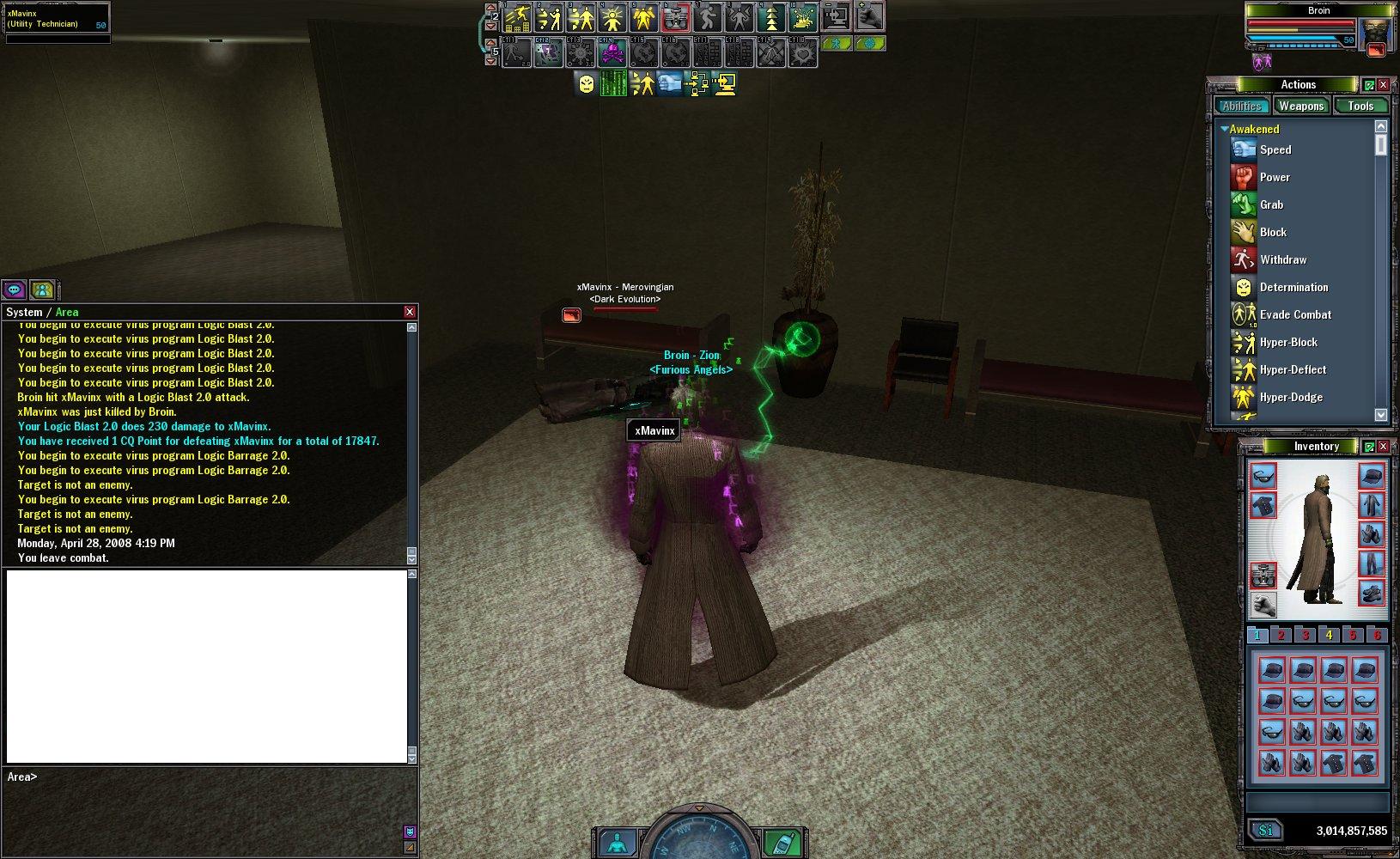Activate the Withdraw ability
This screenshot has width=1400, height=859.
click(1282, 259)
